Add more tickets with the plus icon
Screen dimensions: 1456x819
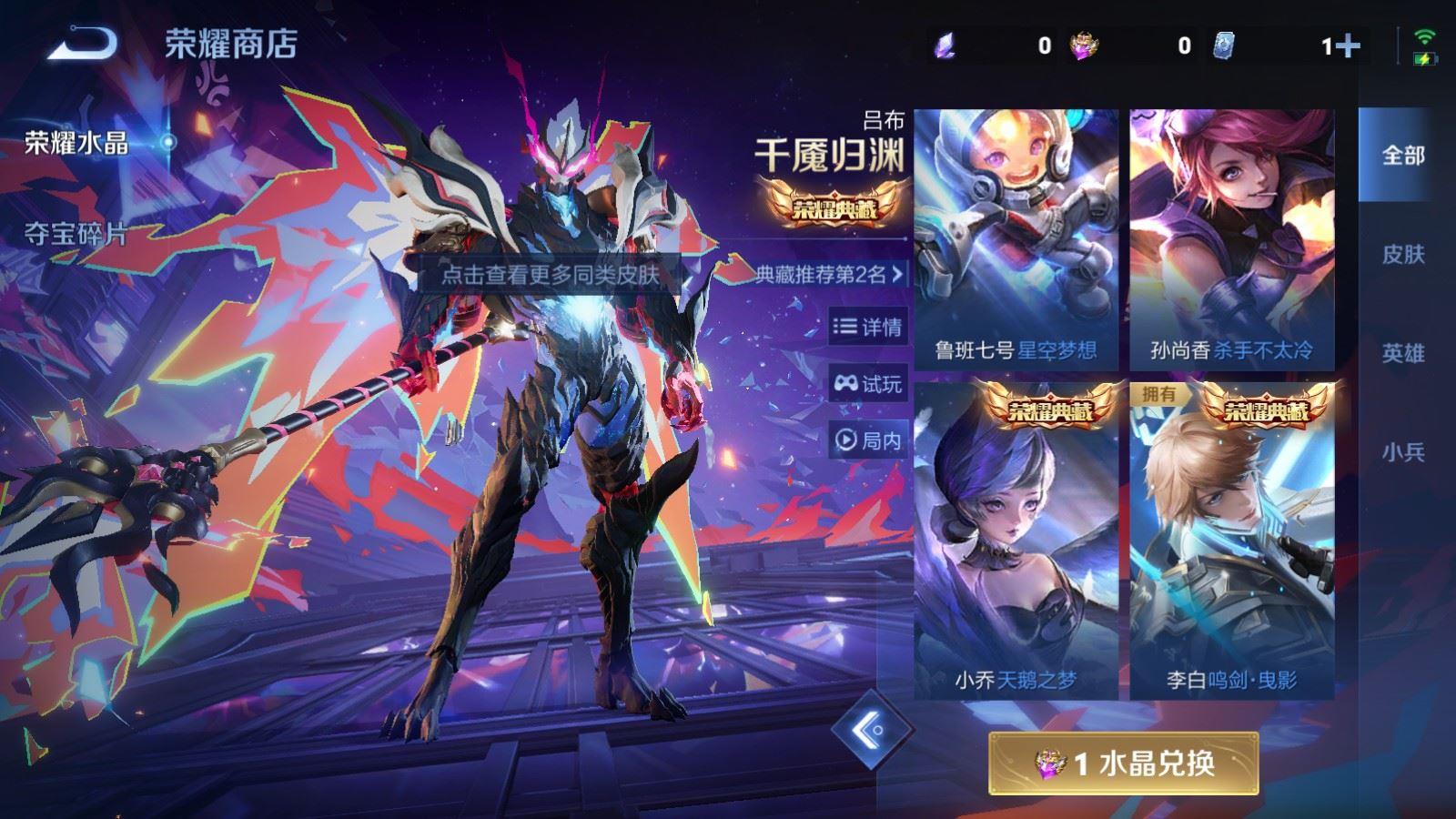1349,45
